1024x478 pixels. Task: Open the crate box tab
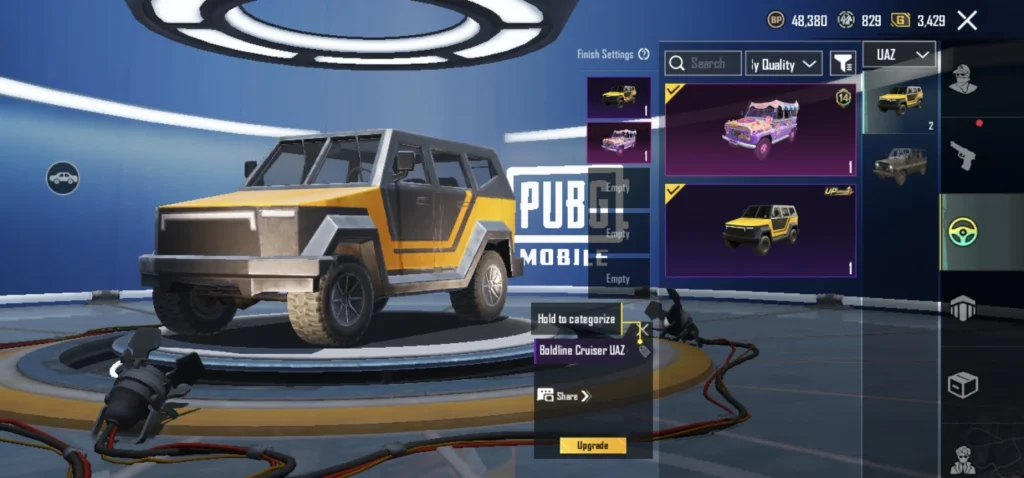962,385
